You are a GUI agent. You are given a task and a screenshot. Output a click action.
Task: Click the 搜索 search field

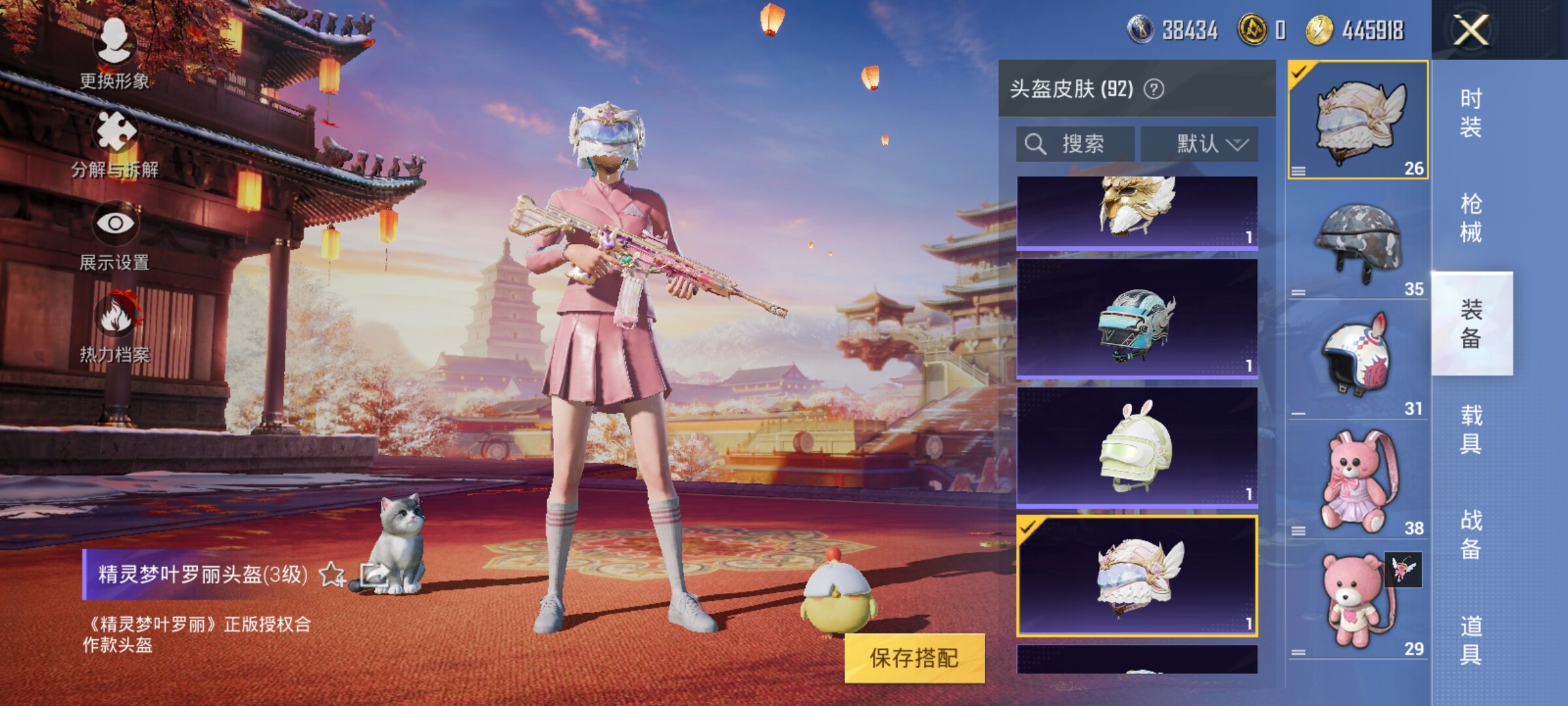click(x=1075, y=144)
